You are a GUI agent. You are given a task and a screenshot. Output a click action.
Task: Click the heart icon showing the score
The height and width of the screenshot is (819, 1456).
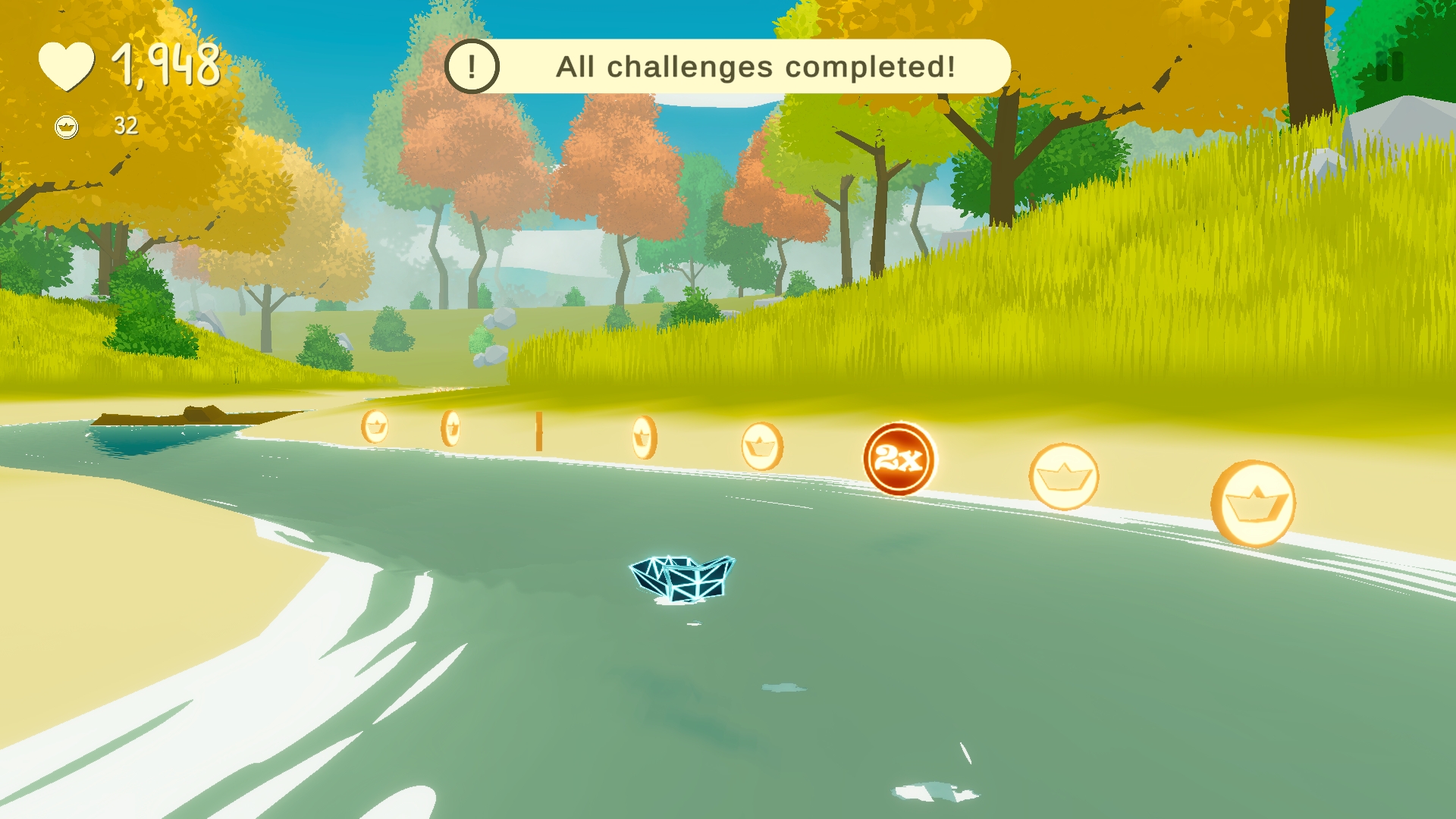pos(67,65)
